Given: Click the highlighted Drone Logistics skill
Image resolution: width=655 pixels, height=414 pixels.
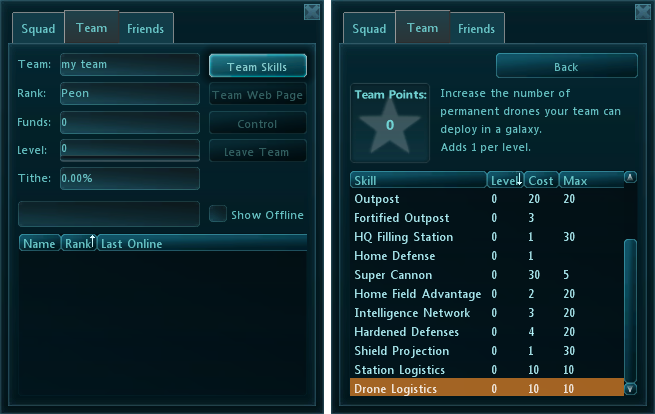Looking at the screenshot, I should pyautogui.click(x=418, y=389).
